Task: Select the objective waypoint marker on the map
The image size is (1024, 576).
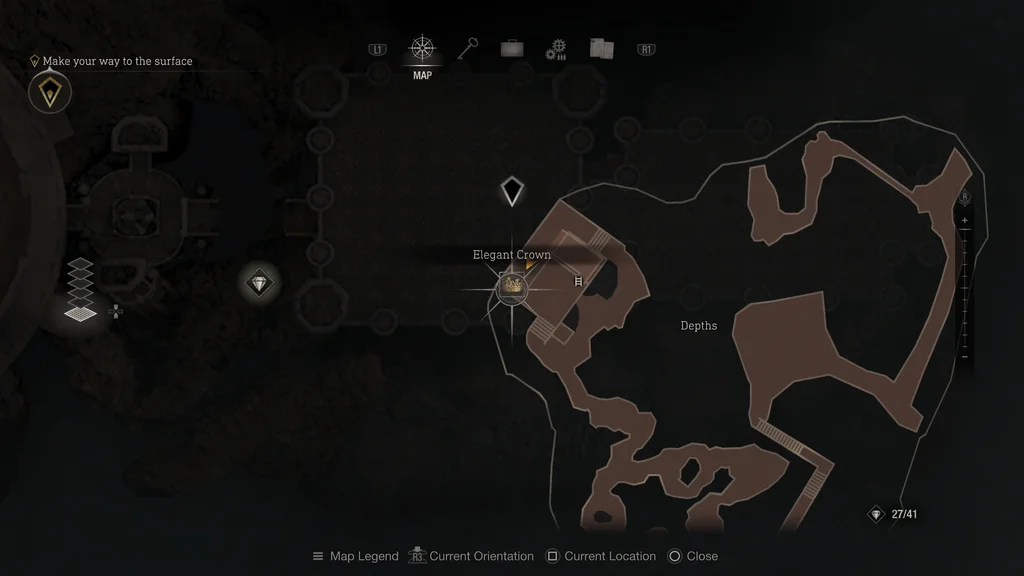Action: coord(512,190)
